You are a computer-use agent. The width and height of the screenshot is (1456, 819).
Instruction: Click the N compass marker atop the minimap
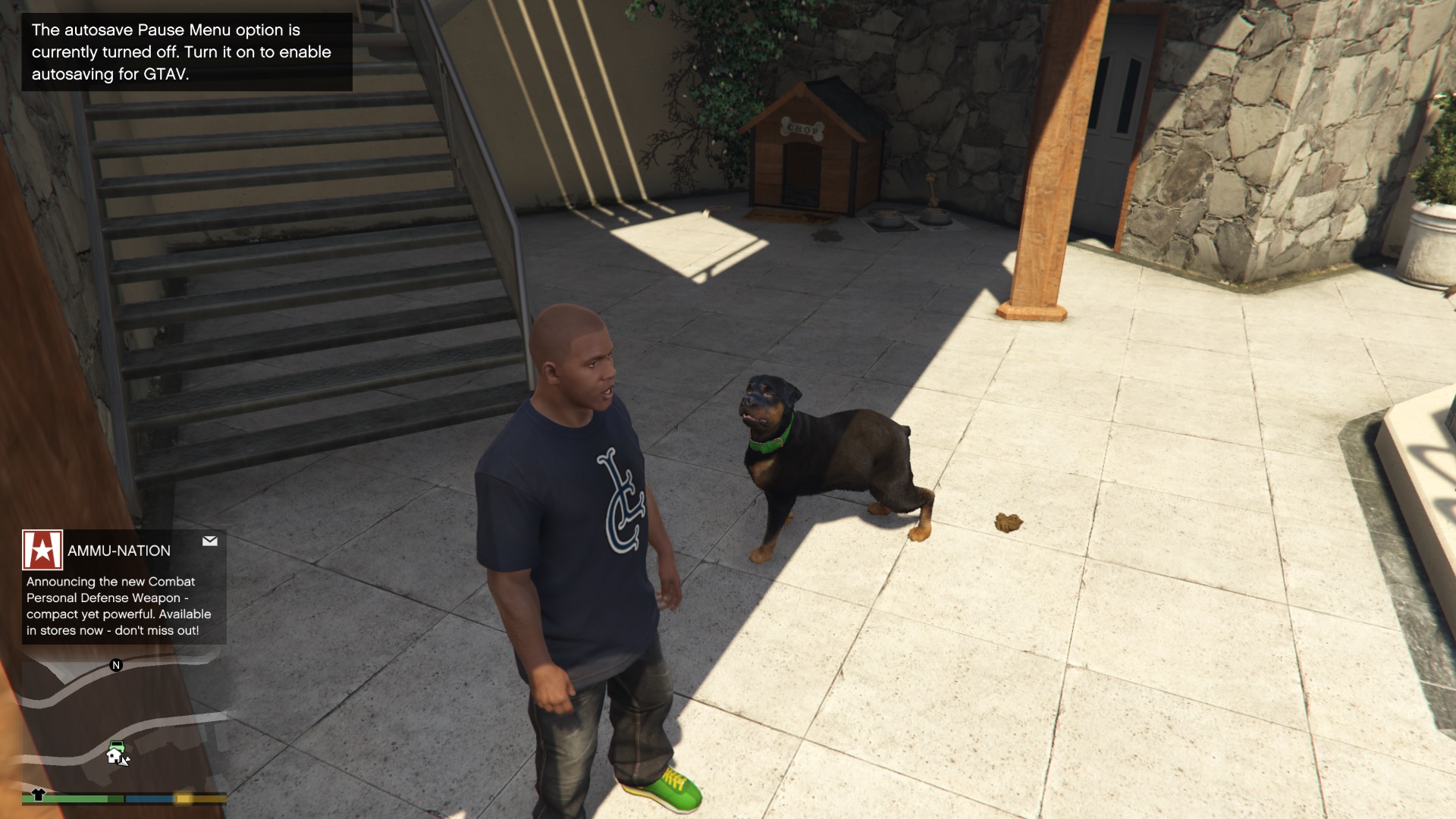point(115,666)
